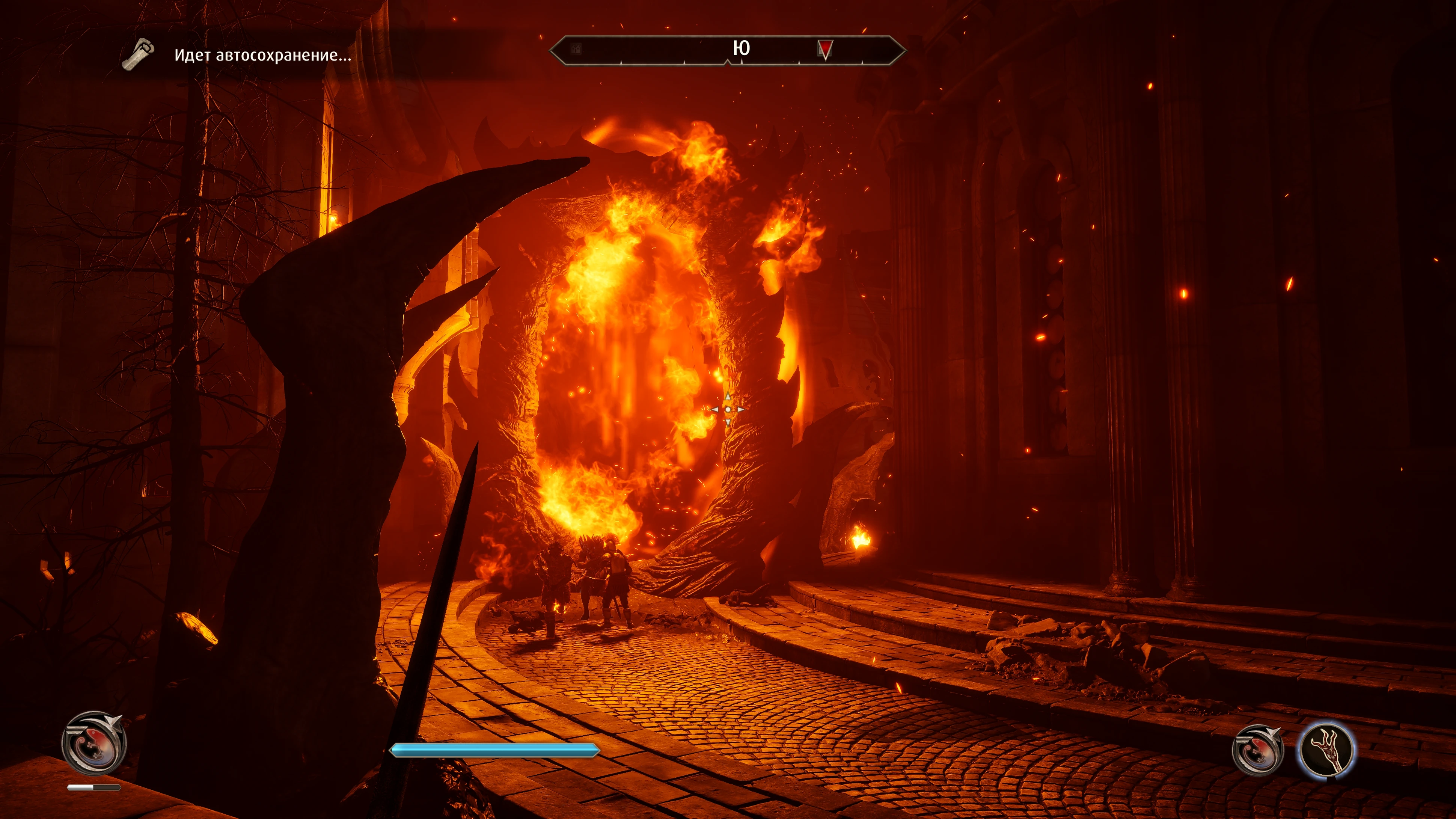The width and height of the screenshot is (1456, 819).
Task: Select the chameleon icon beside the staff
Action: point(1257,750)
